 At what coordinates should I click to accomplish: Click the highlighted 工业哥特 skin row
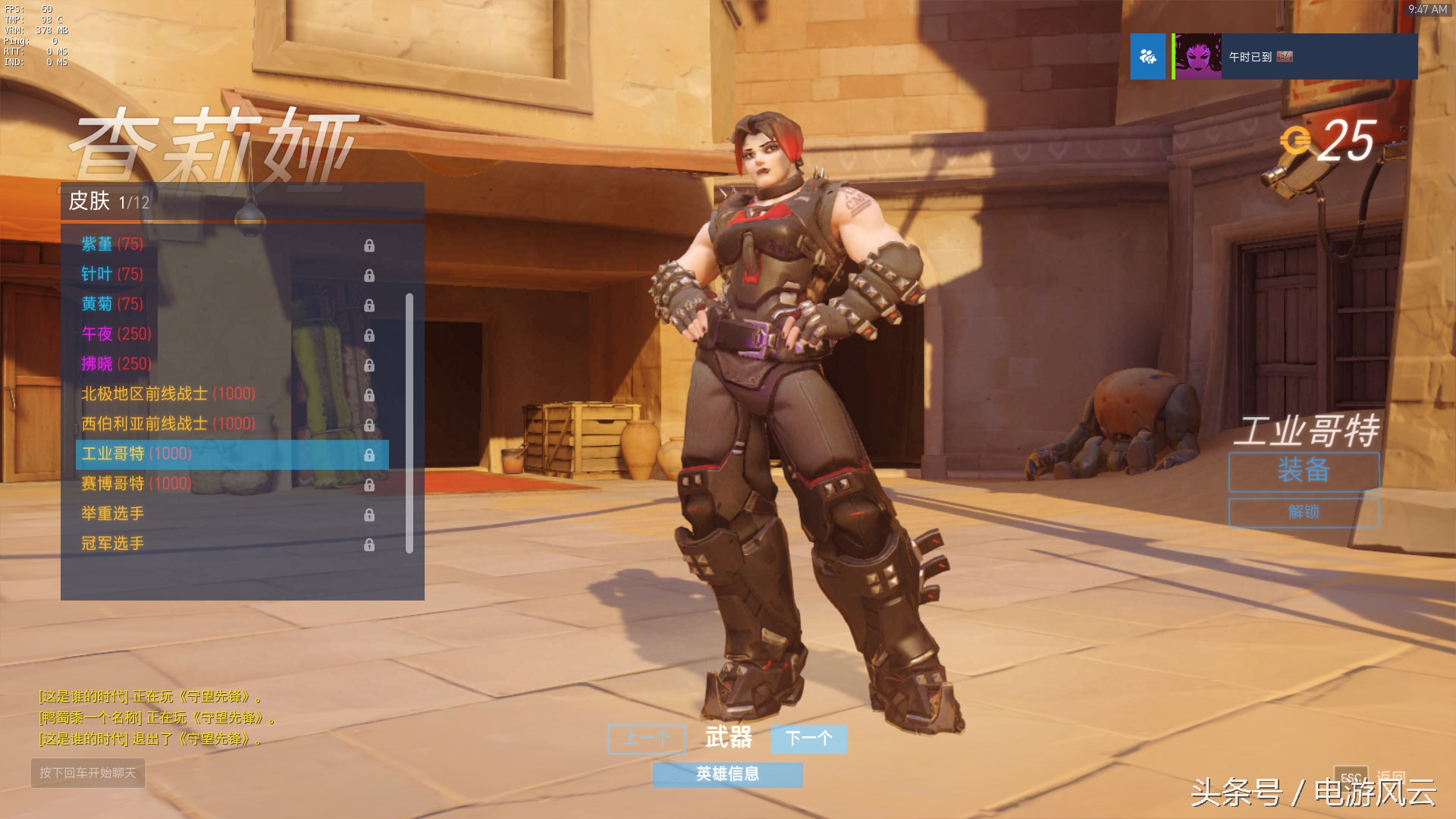click(231, 454)
